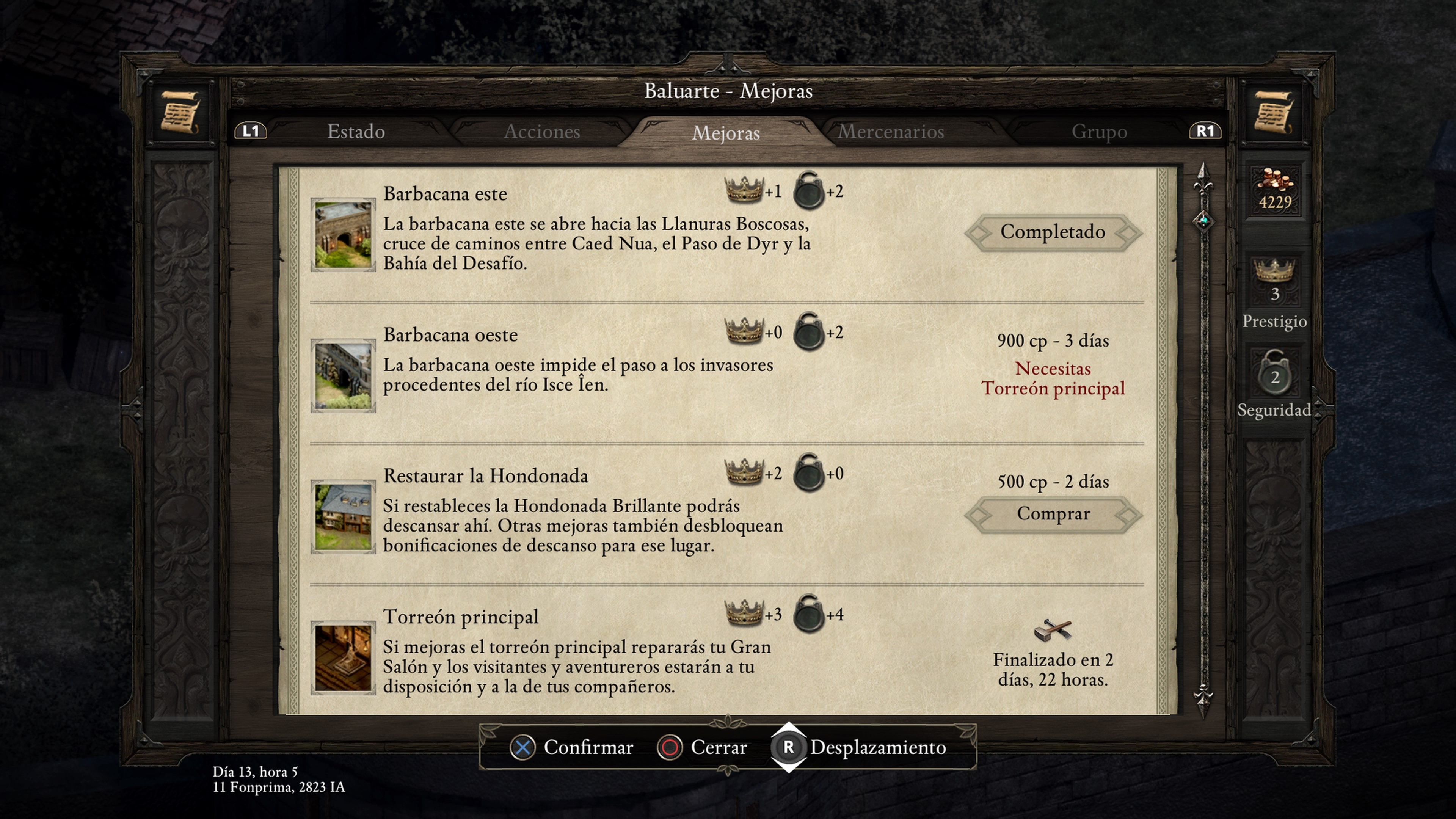Select the Barbacana este thumbnail
The width and height of the screenshot is (1456, 819).
(x=343, y=235)
